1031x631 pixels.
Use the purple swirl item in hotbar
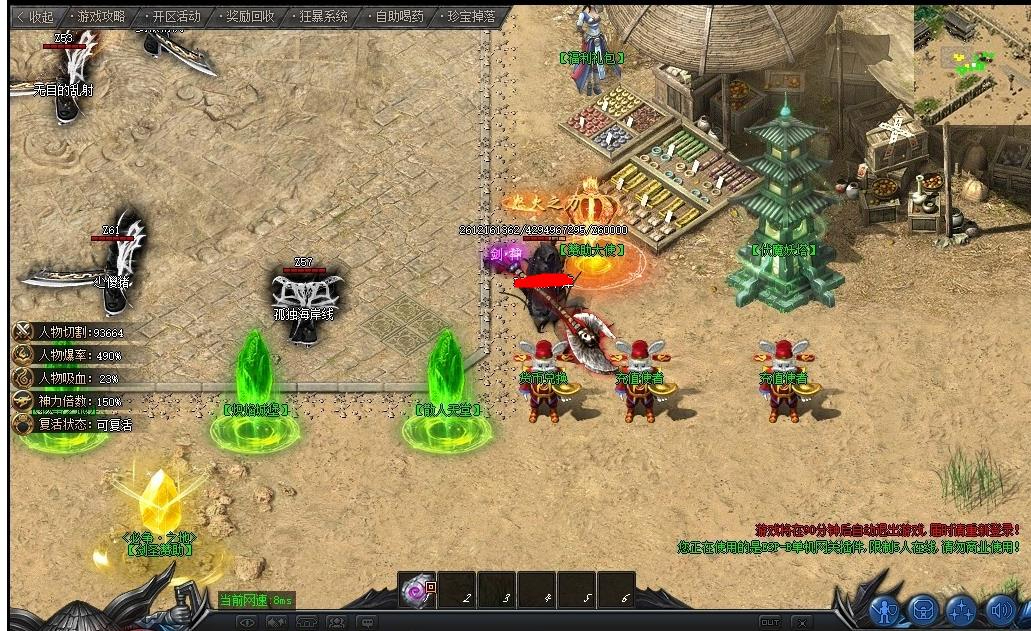pos(416,592)
